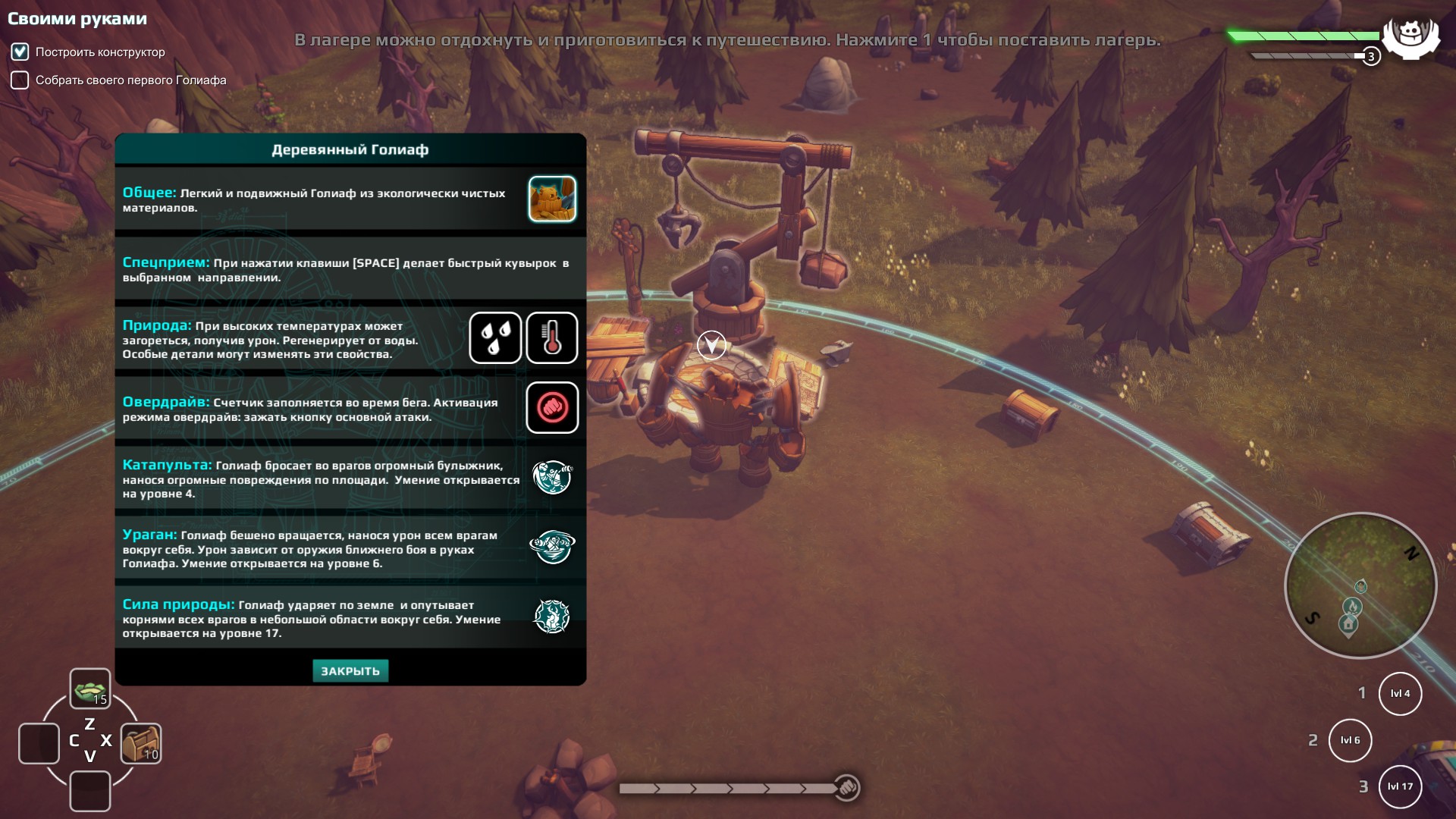Select the chest quick slot with 10
Viewport: 1456px width, 819px height.
point(141,743)
